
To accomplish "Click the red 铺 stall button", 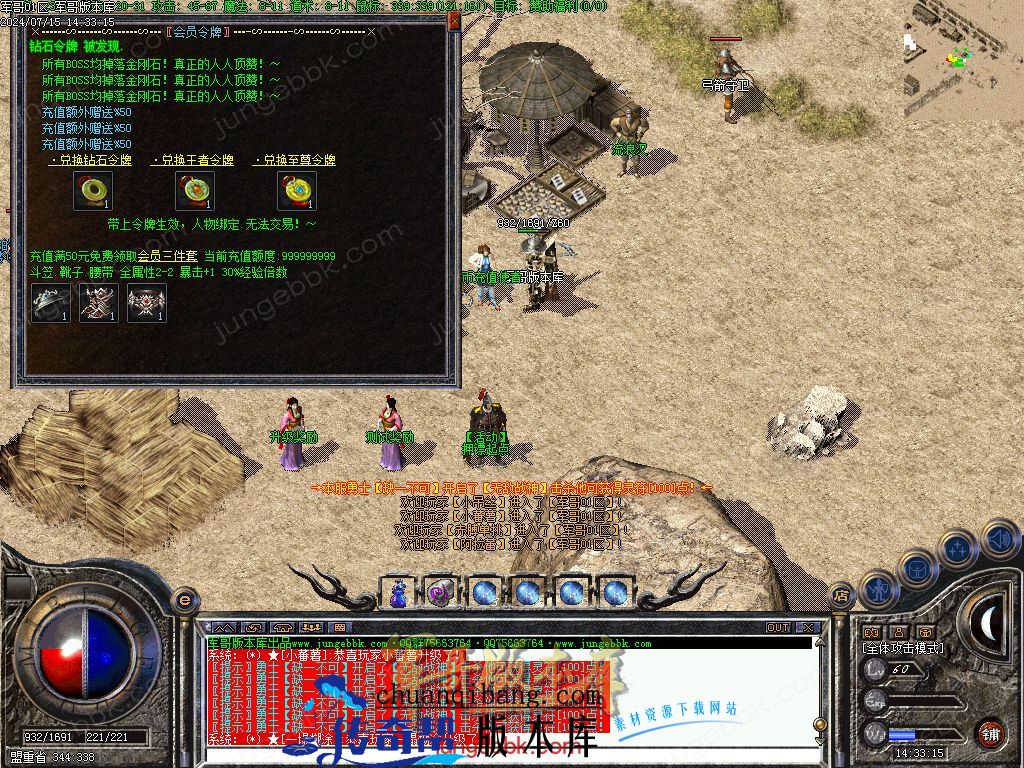I will pos(990,733).
